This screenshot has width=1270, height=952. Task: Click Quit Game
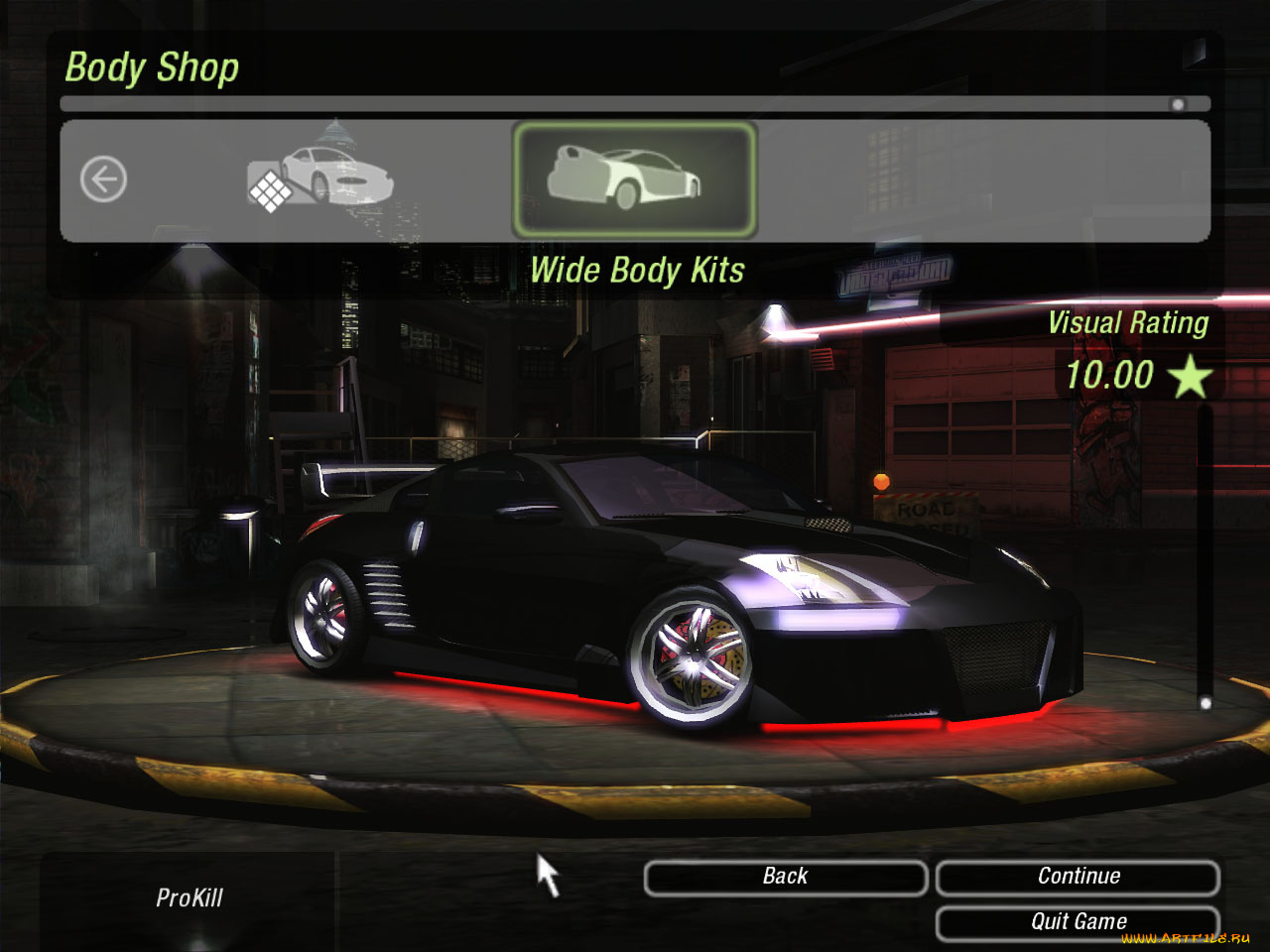[x=1078, y=920]
